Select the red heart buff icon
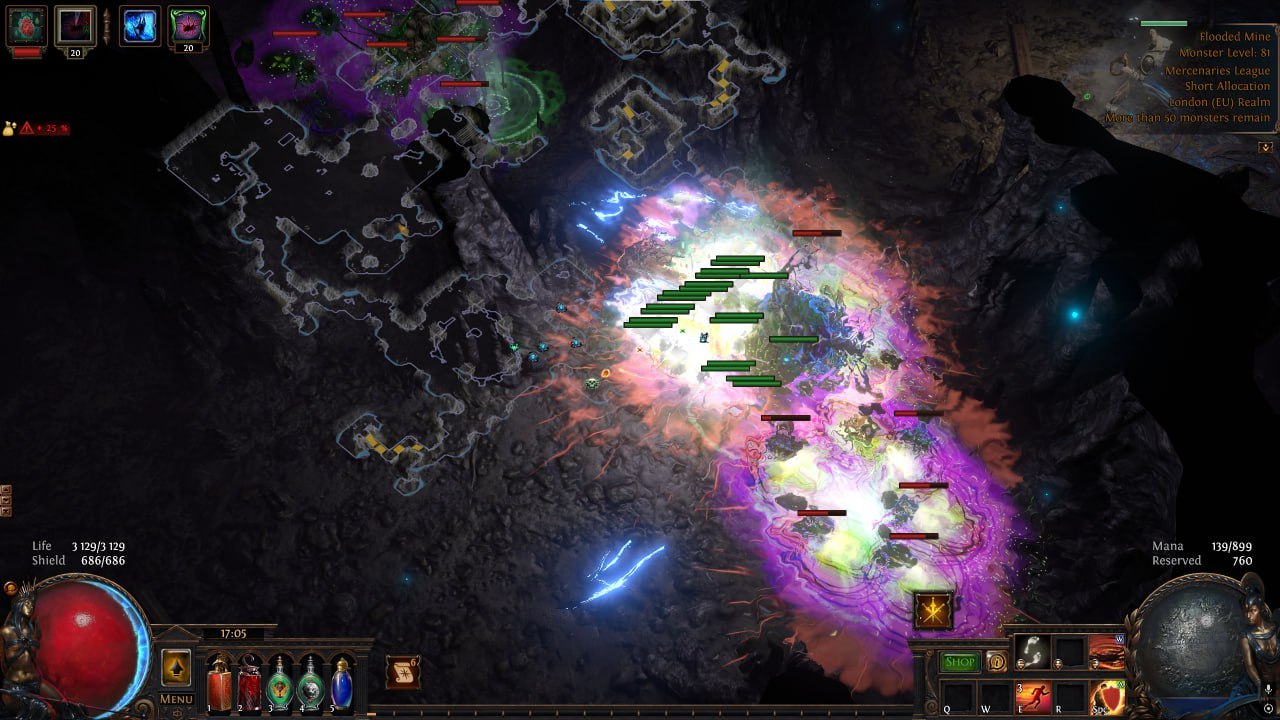The image size is (1280, 720). [x=26, y=25]
